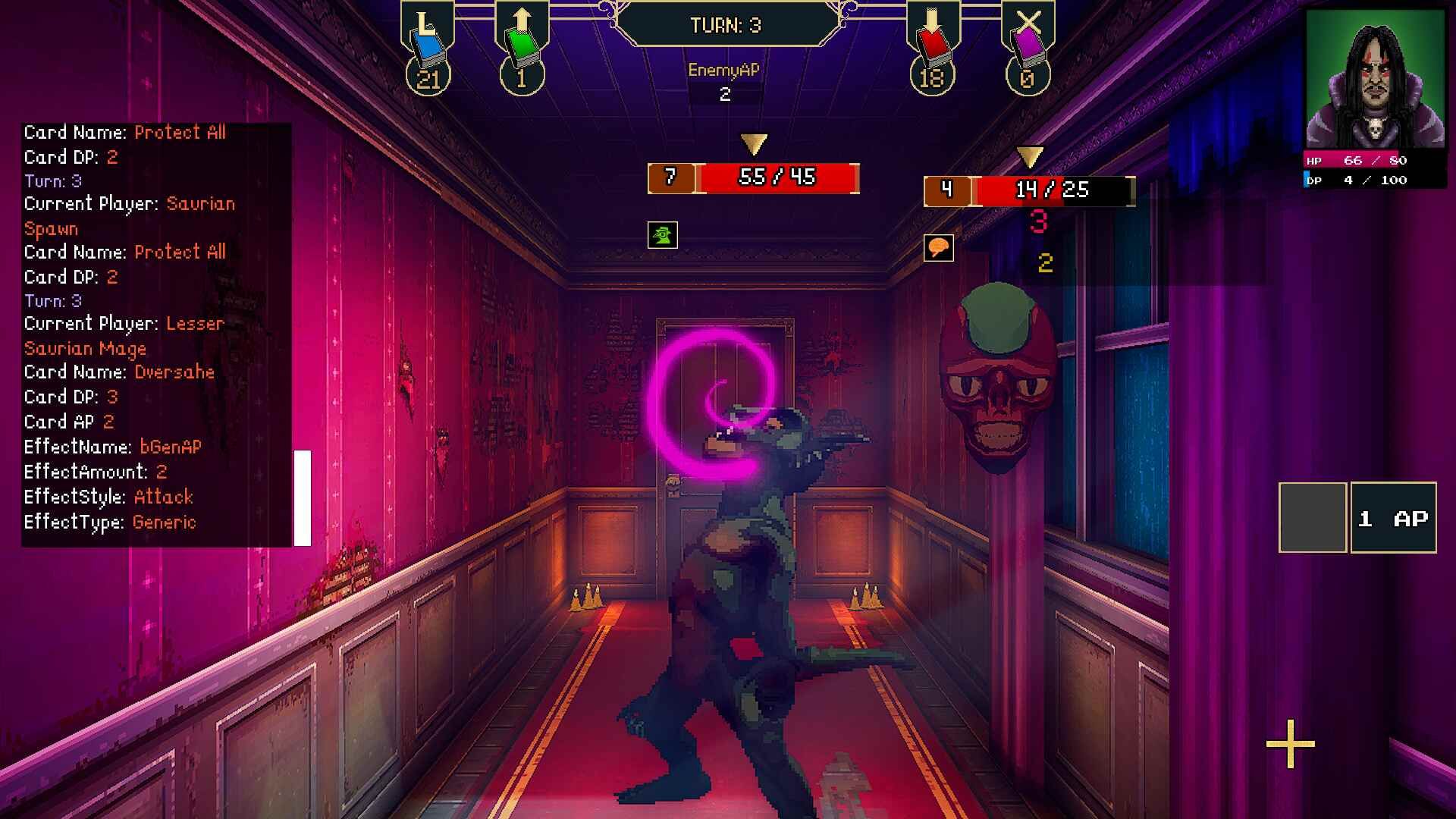Expand the EnemyAP counter display
This screenshot has height=819, width=1456.
[x=724, y=79]
